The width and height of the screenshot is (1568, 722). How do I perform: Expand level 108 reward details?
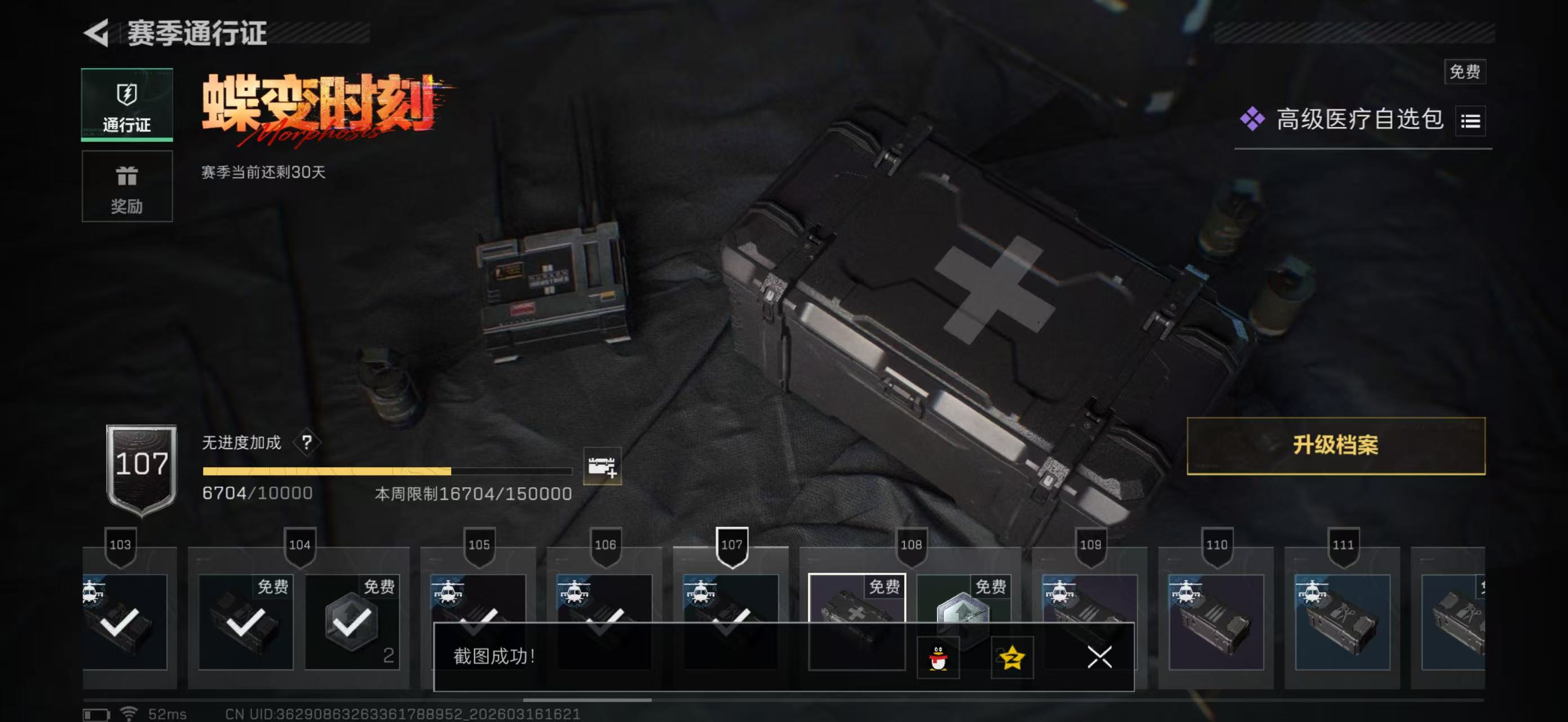[x=910, y=544]
